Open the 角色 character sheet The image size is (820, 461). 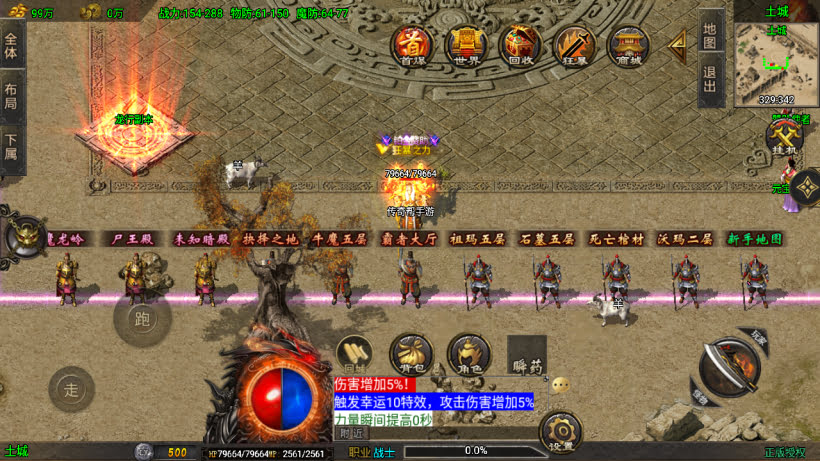coord(467,352)
